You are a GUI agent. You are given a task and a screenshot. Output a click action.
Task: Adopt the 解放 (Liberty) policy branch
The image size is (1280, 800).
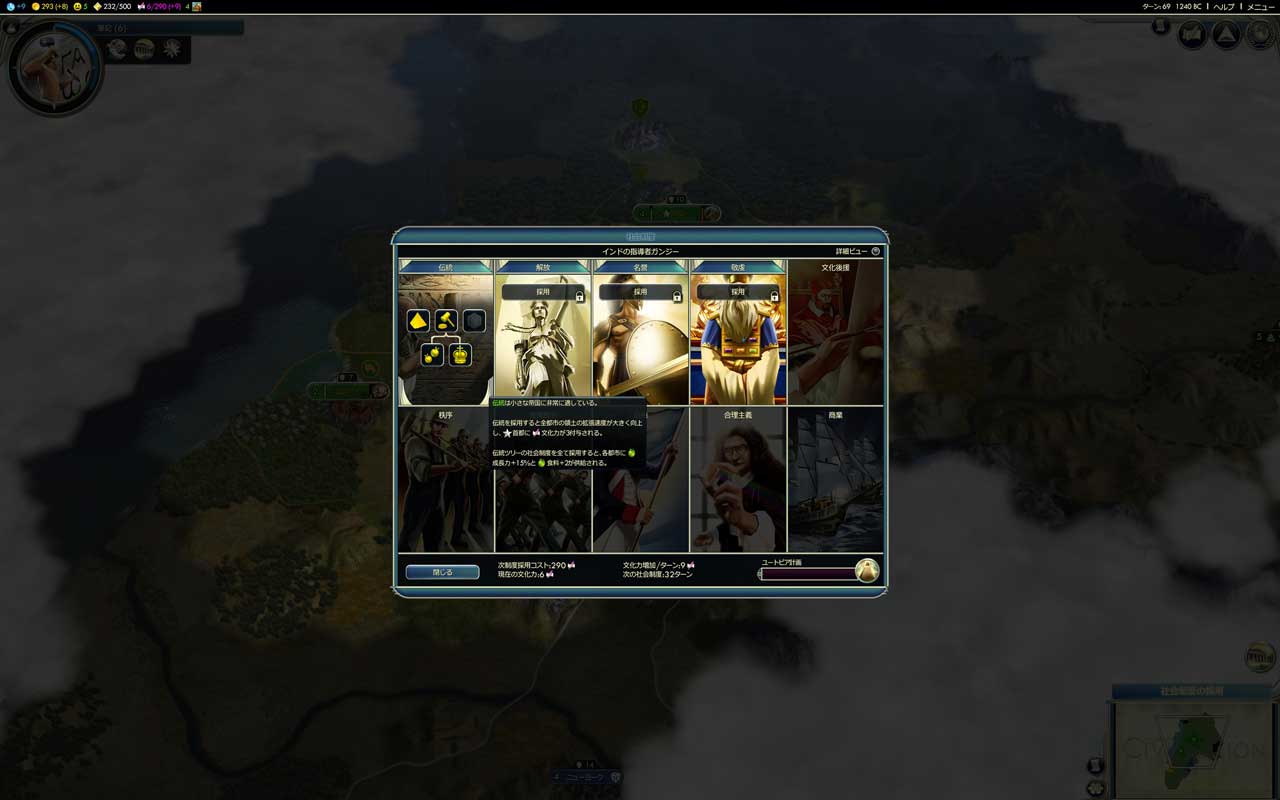point(543,292)
